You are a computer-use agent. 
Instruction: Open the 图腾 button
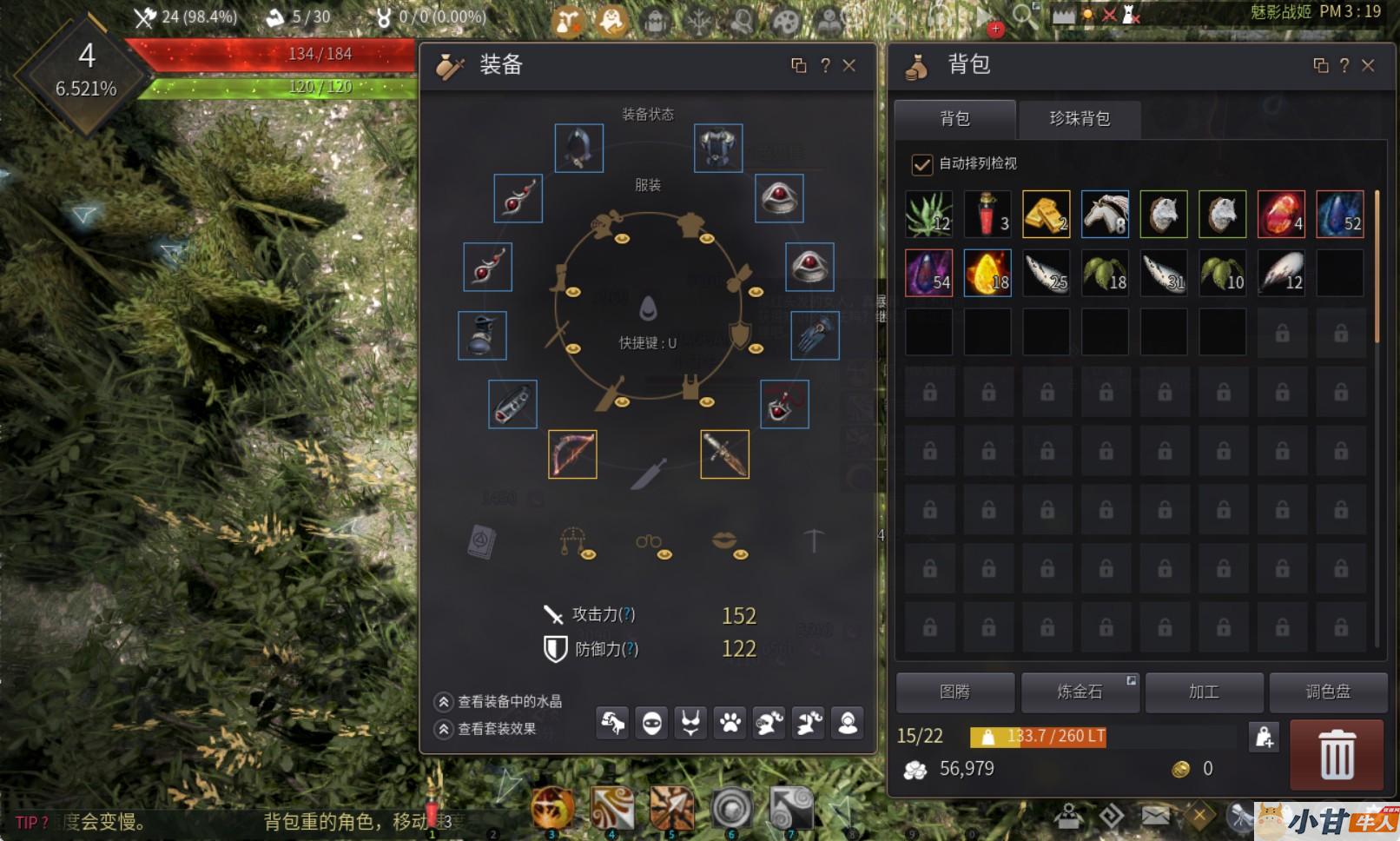pos(954,692)
